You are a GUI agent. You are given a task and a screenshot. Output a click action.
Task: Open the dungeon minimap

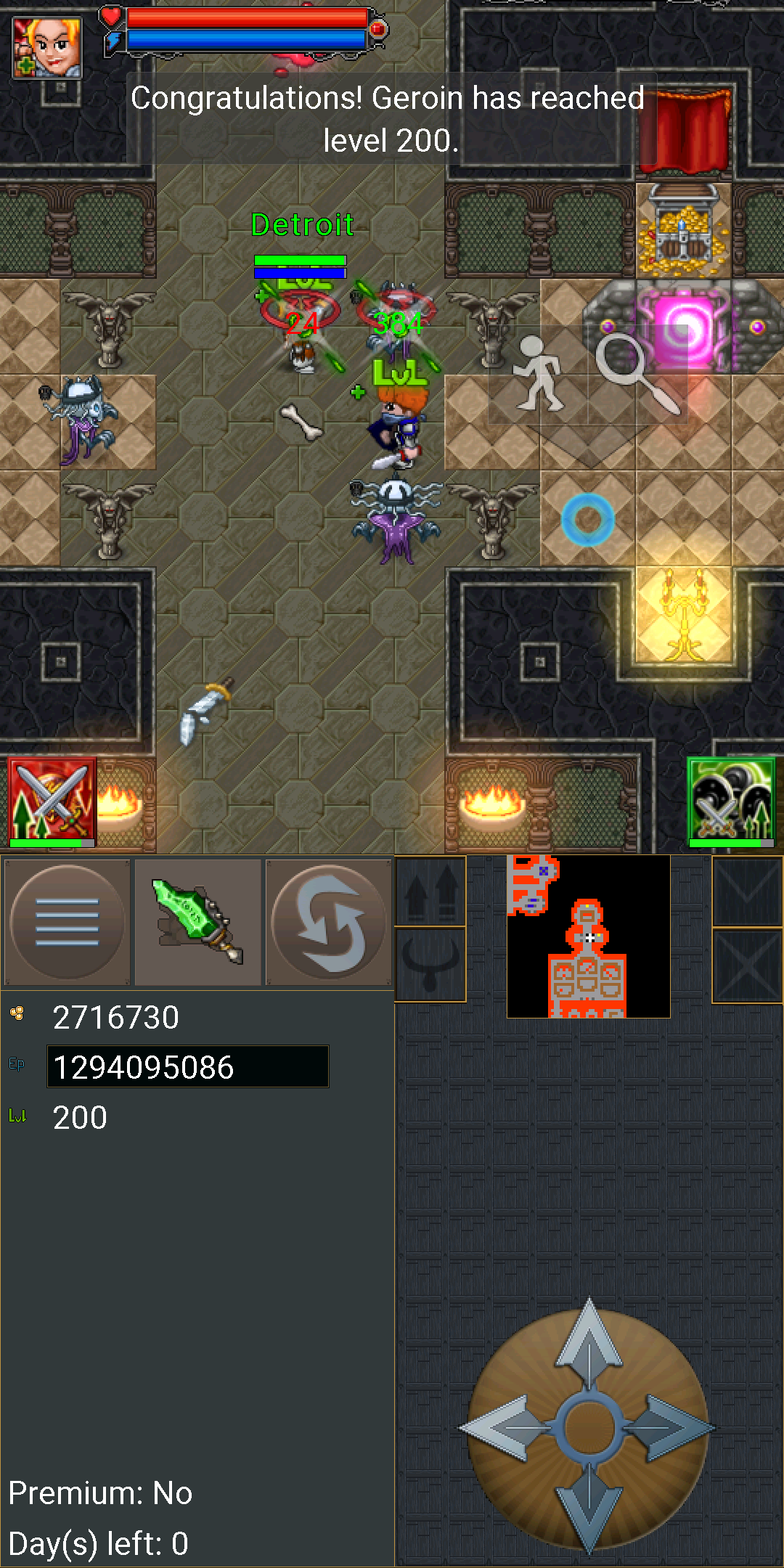(588, 936)
